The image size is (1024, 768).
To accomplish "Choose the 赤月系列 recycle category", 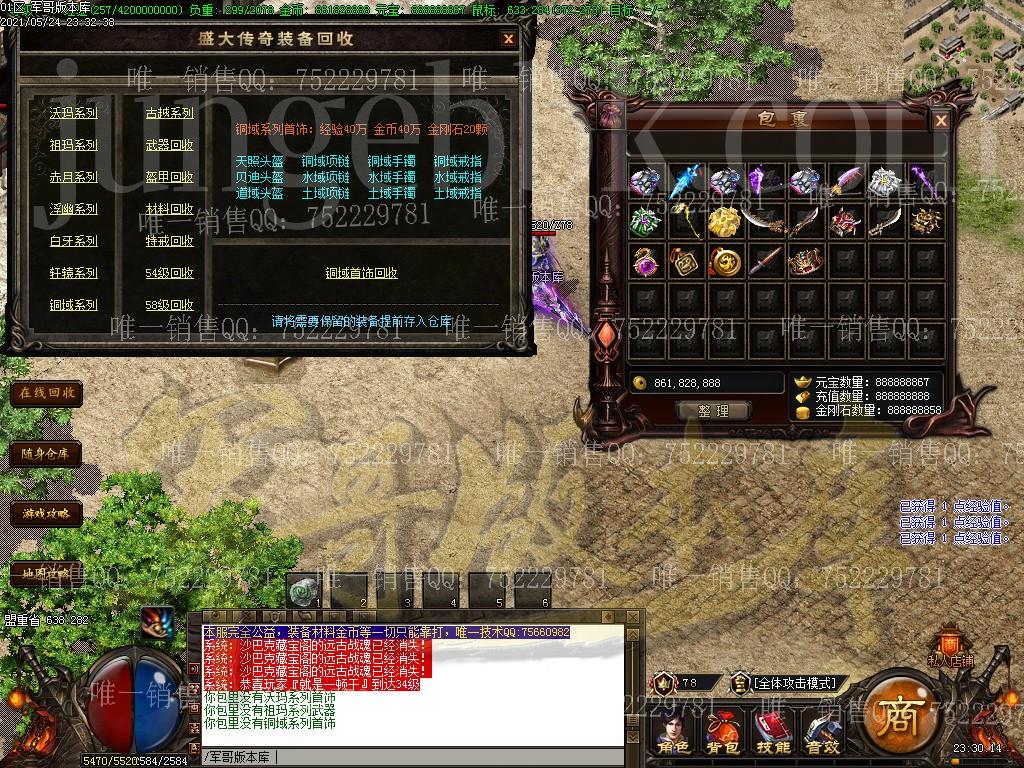I will [x=74, y=177].
